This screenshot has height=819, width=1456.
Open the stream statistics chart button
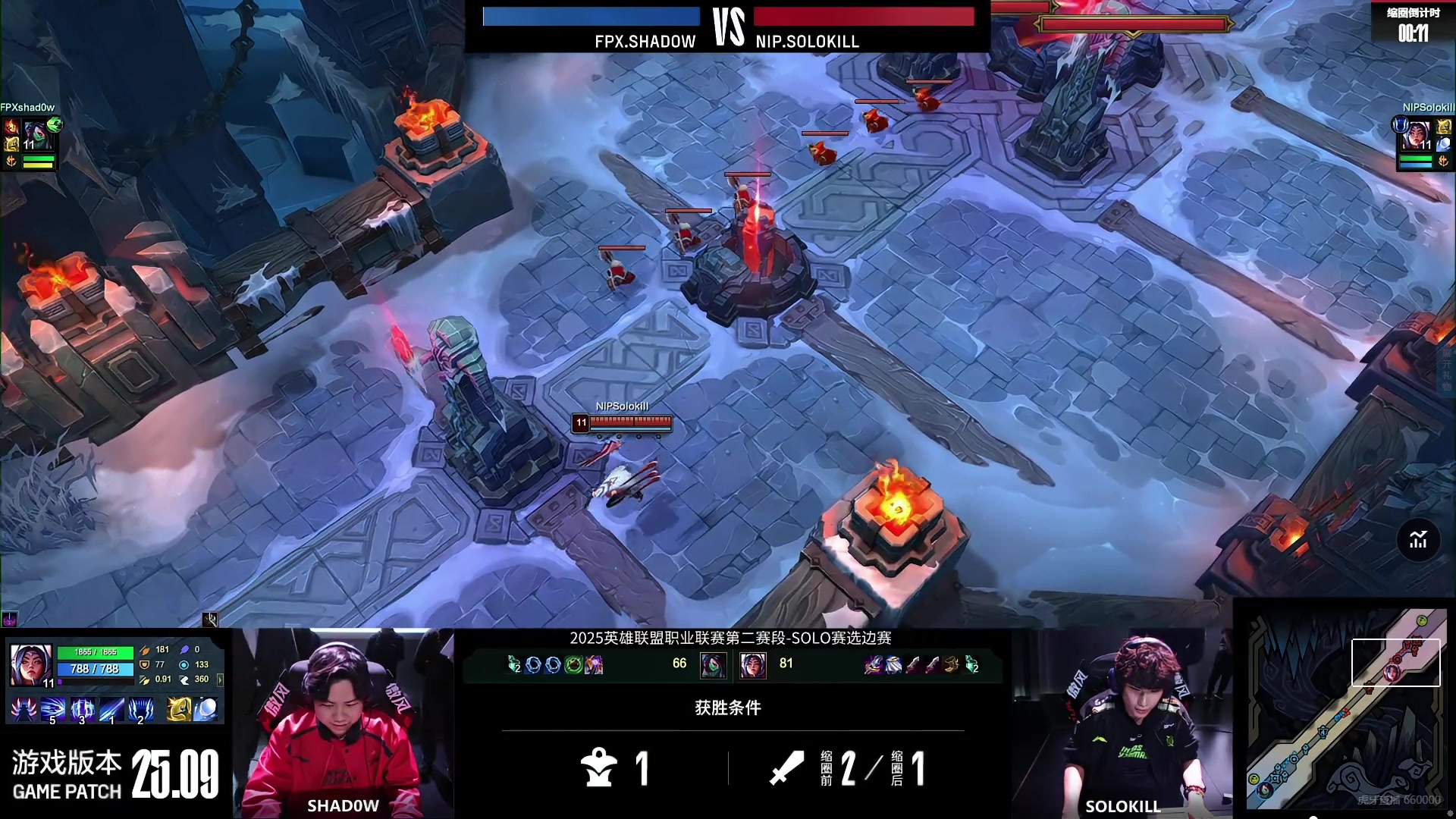[x=1418, y=540]
